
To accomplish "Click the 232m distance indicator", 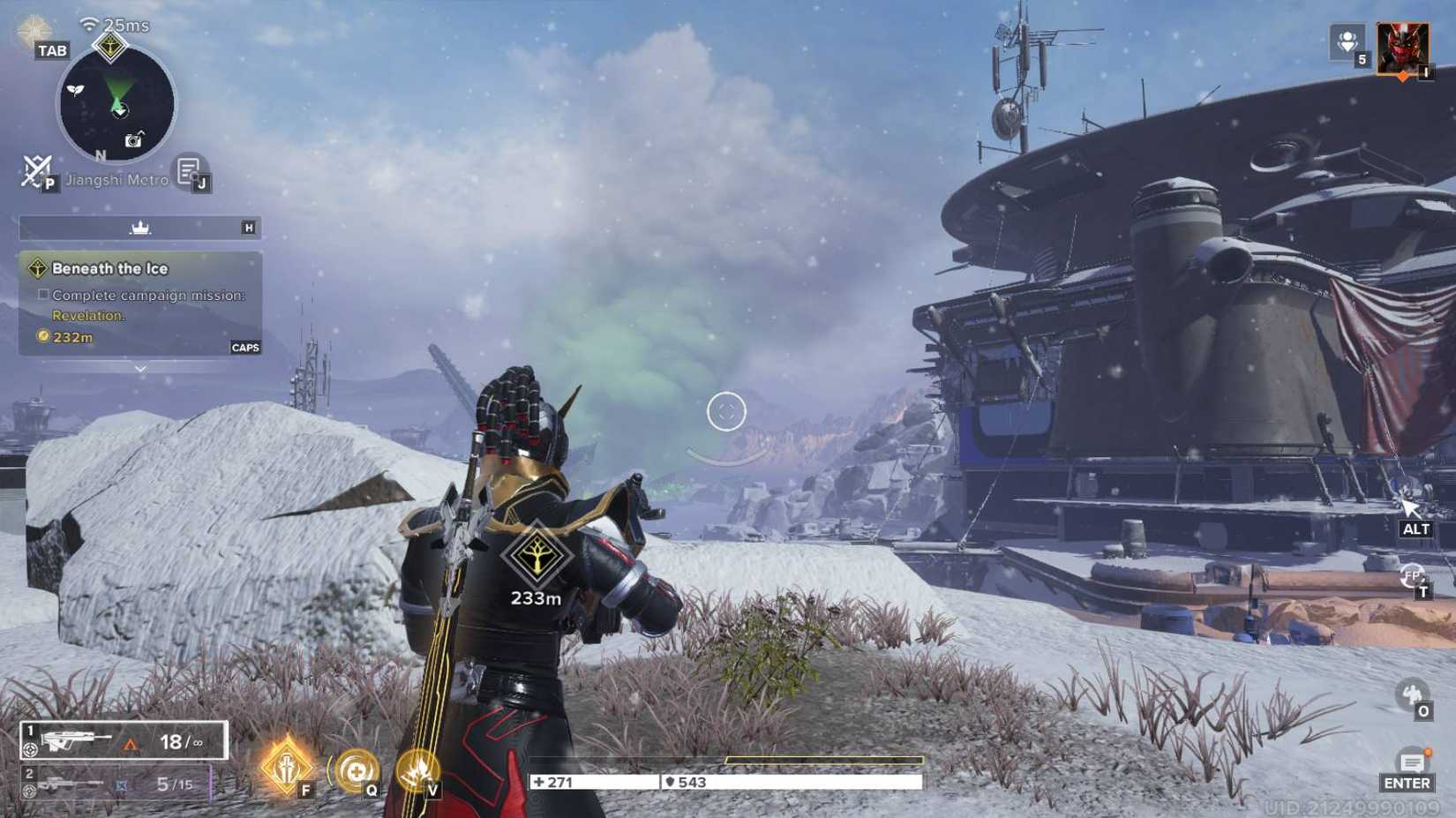I will pyautogui.click(x=72, y=336).
